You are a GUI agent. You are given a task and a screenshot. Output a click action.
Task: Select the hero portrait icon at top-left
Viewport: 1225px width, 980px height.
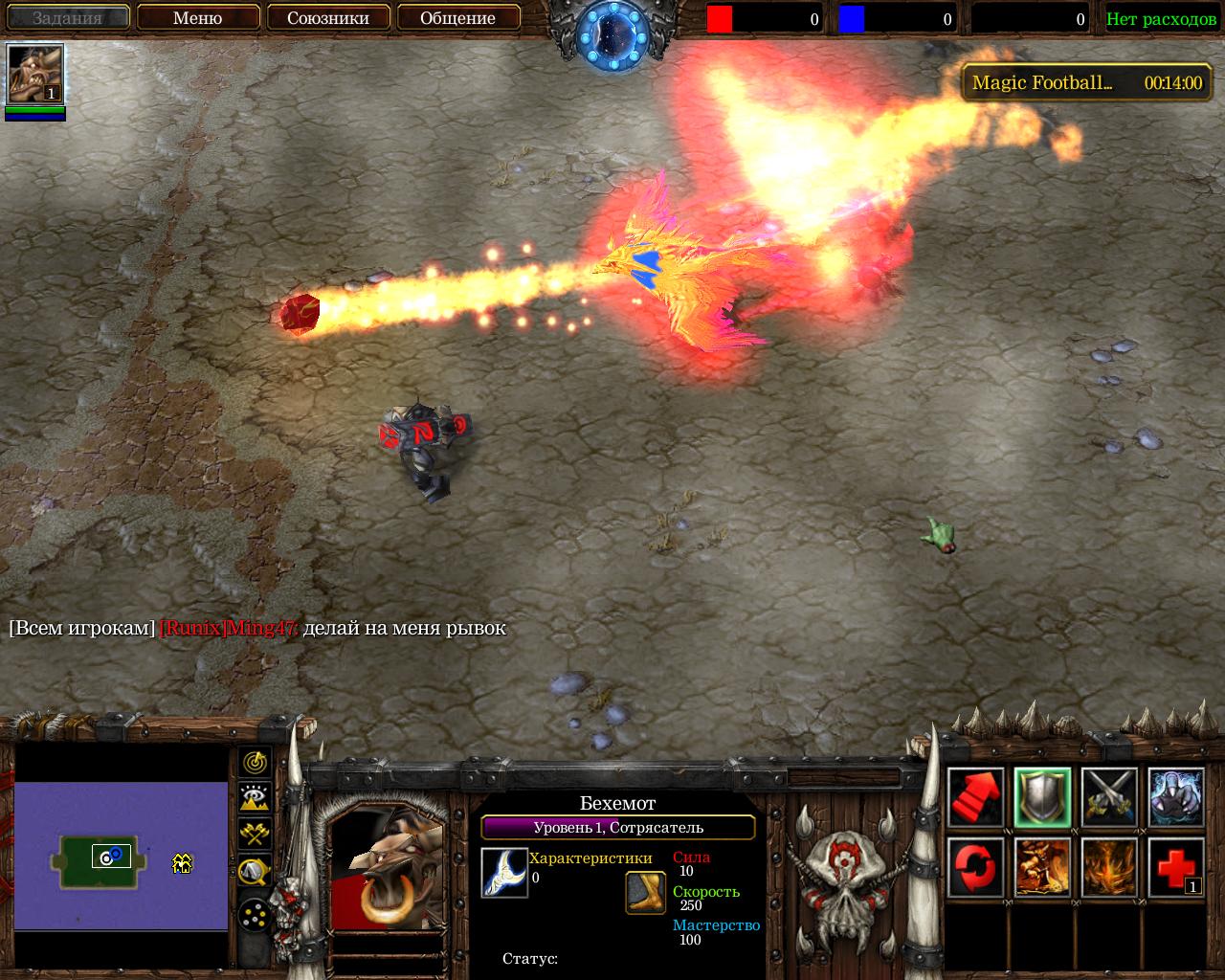coord(35,74)
